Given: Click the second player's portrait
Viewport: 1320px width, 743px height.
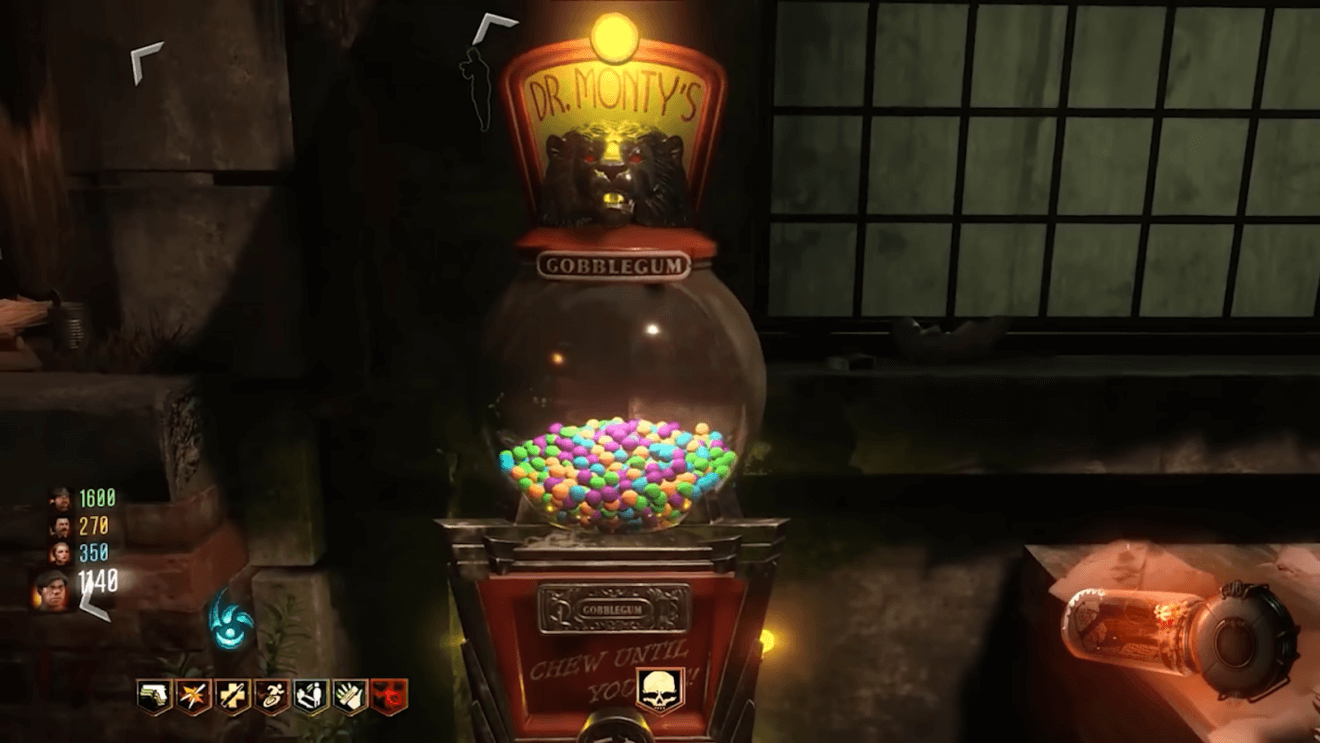Looking at the screenshot, I should (60, 527).
